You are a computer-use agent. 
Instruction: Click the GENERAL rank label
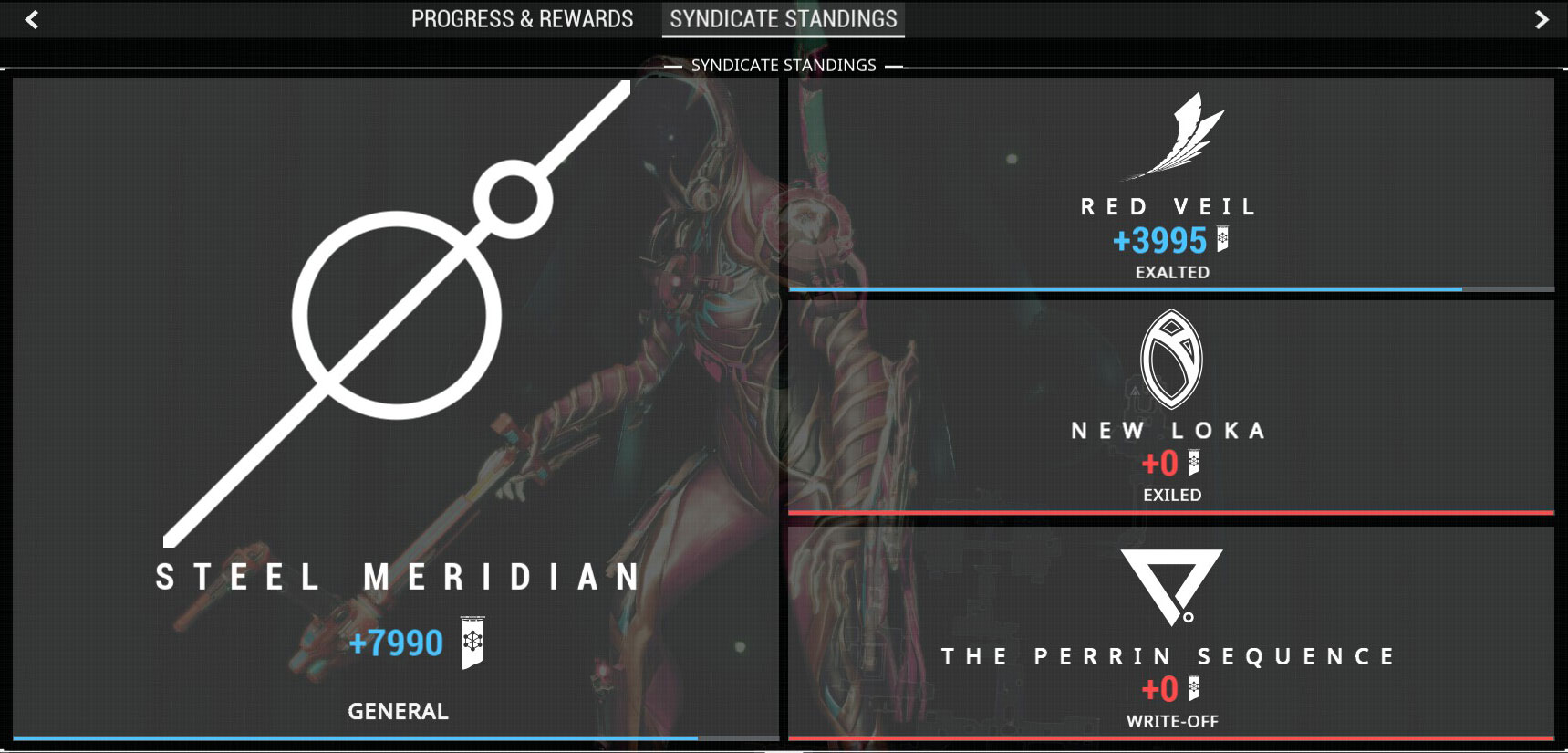pos(397,712)
